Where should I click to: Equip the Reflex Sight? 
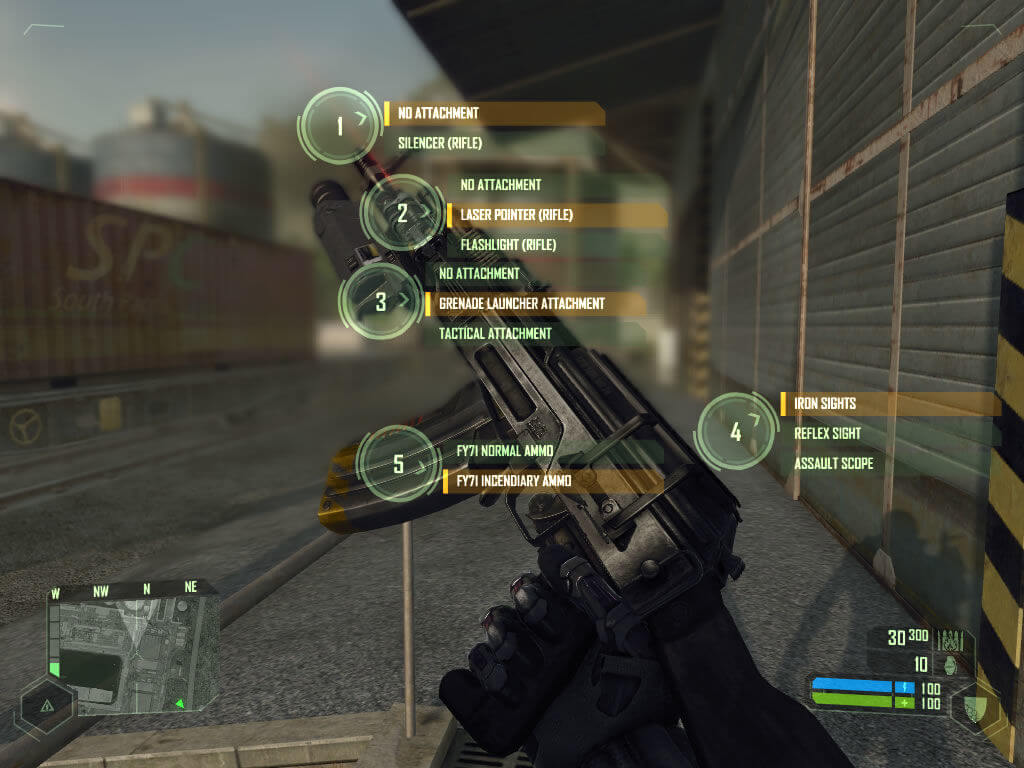click(827, 434)
